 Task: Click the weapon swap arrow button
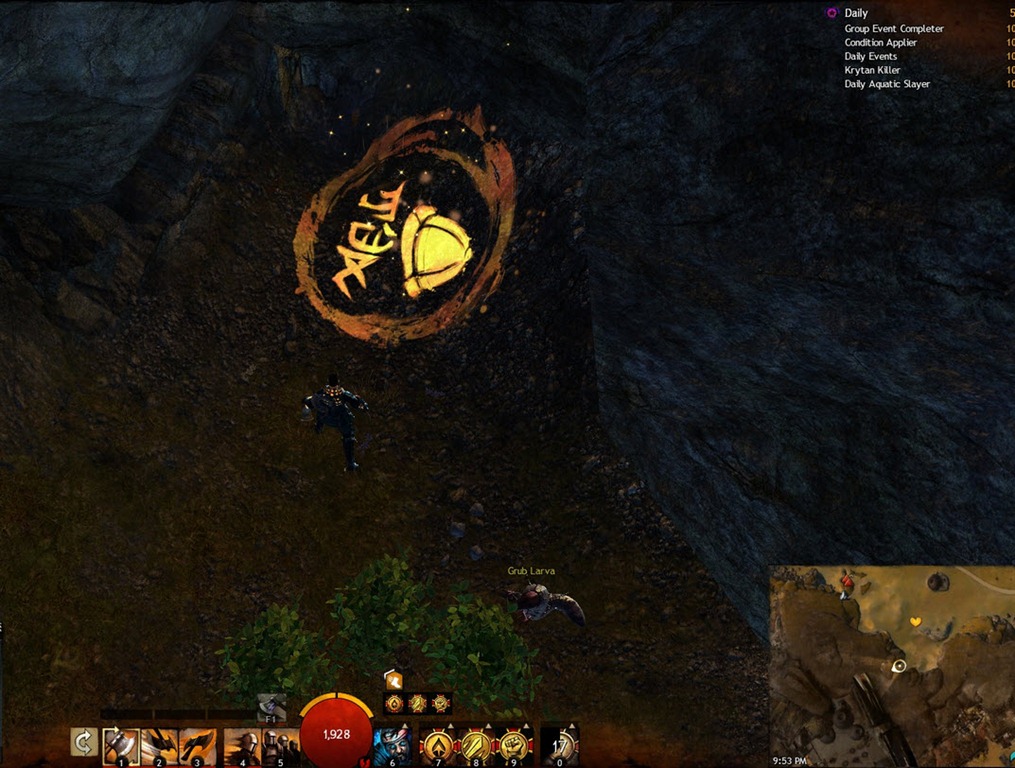[84, 743]
